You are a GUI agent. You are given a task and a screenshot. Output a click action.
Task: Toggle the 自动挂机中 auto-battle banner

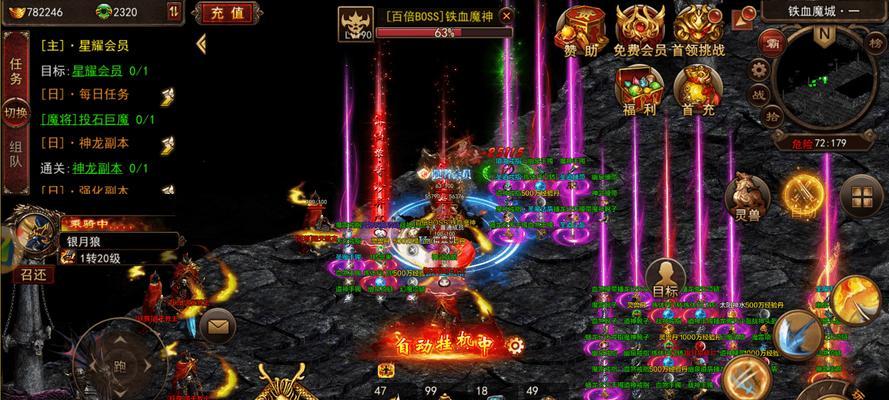point(443,345)
